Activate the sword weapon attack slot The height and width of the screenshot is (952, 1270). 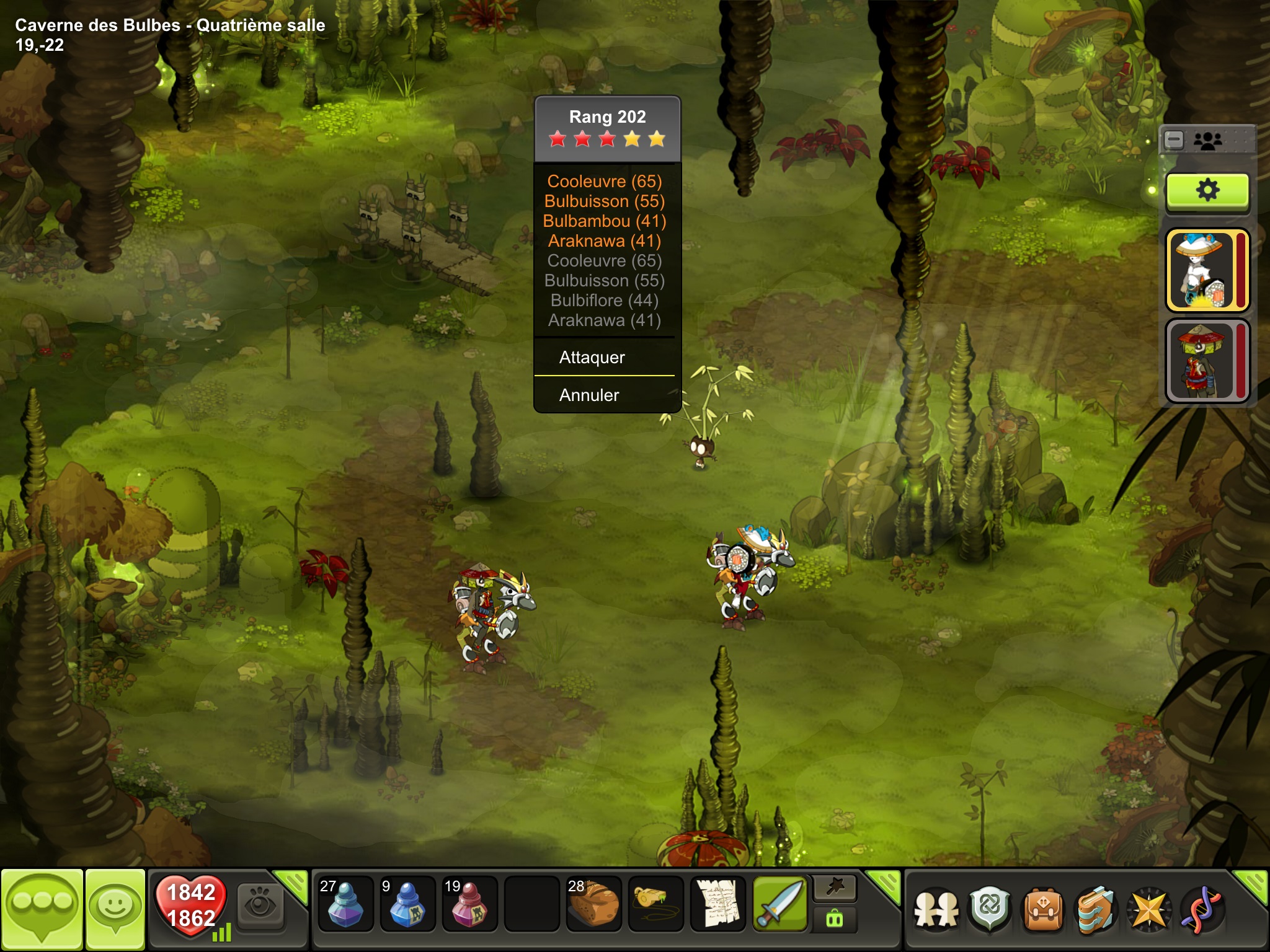pos(779,905)
